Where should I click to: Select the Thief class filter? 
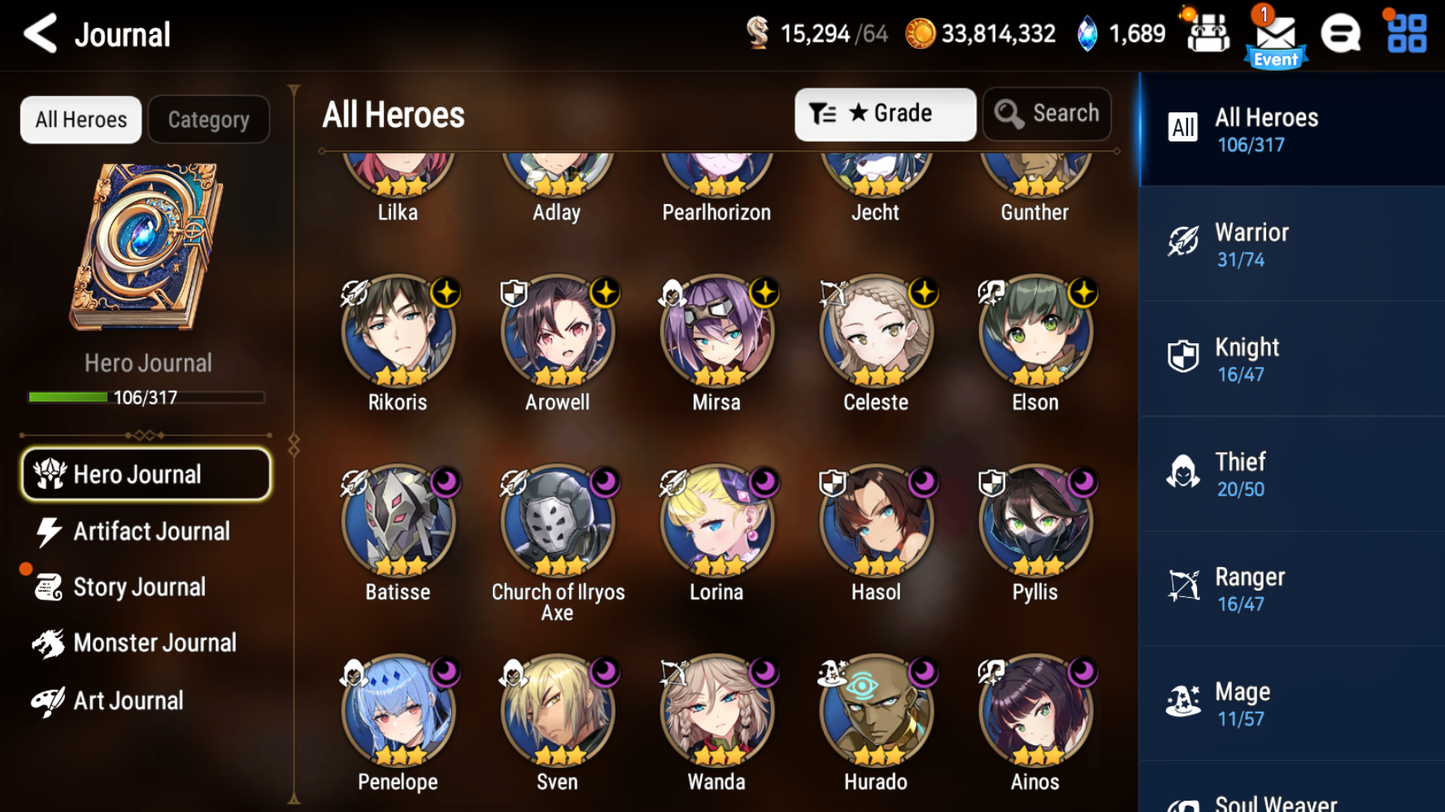[x=1290, y=473]
